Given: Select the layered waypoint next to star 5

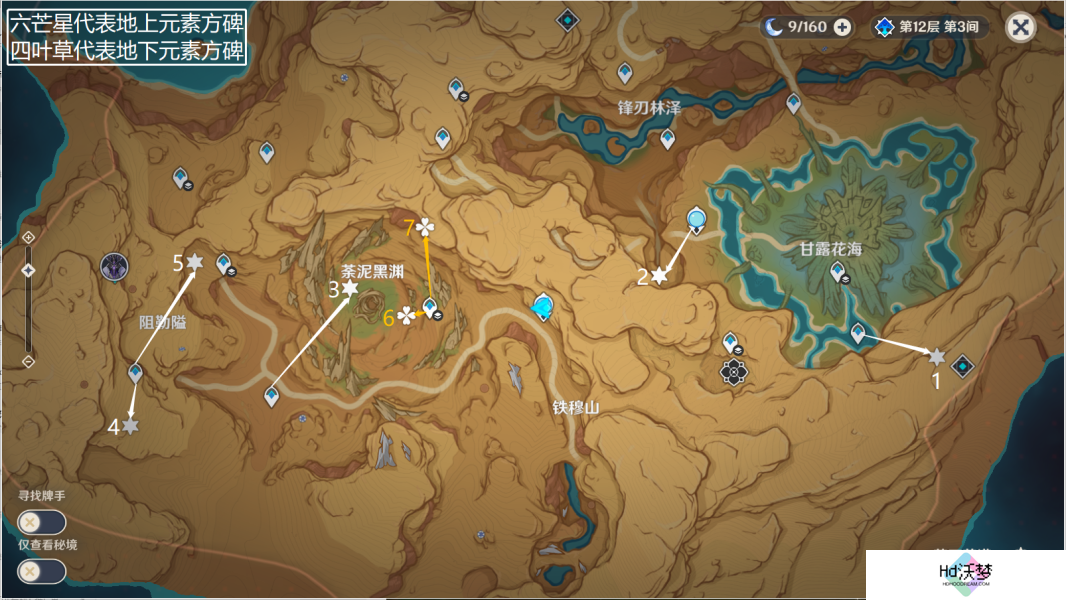Looking at the screenshot, I should point(223,263).
